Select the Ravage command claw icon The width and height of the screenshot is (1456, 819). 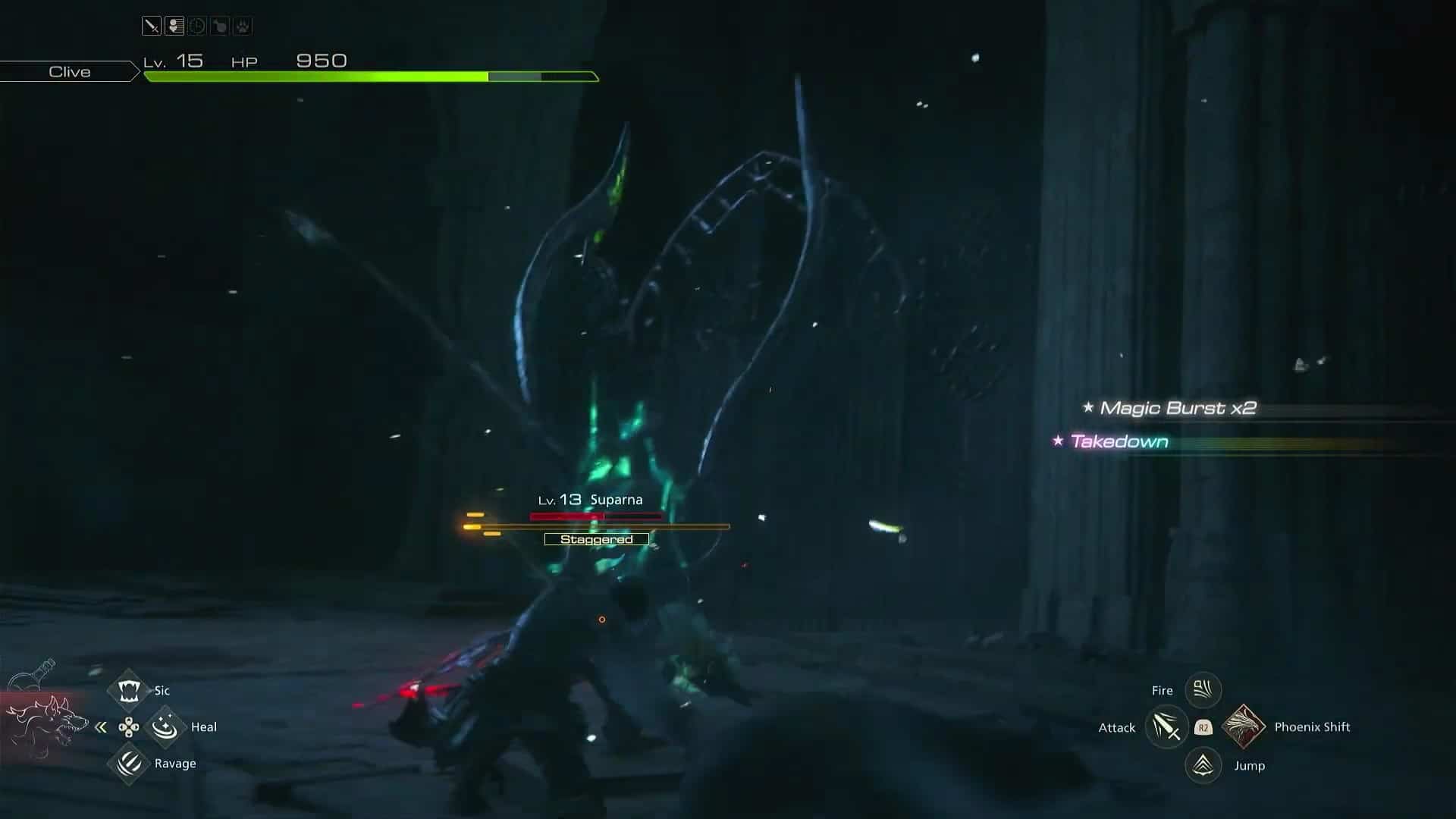click(129, 763)
